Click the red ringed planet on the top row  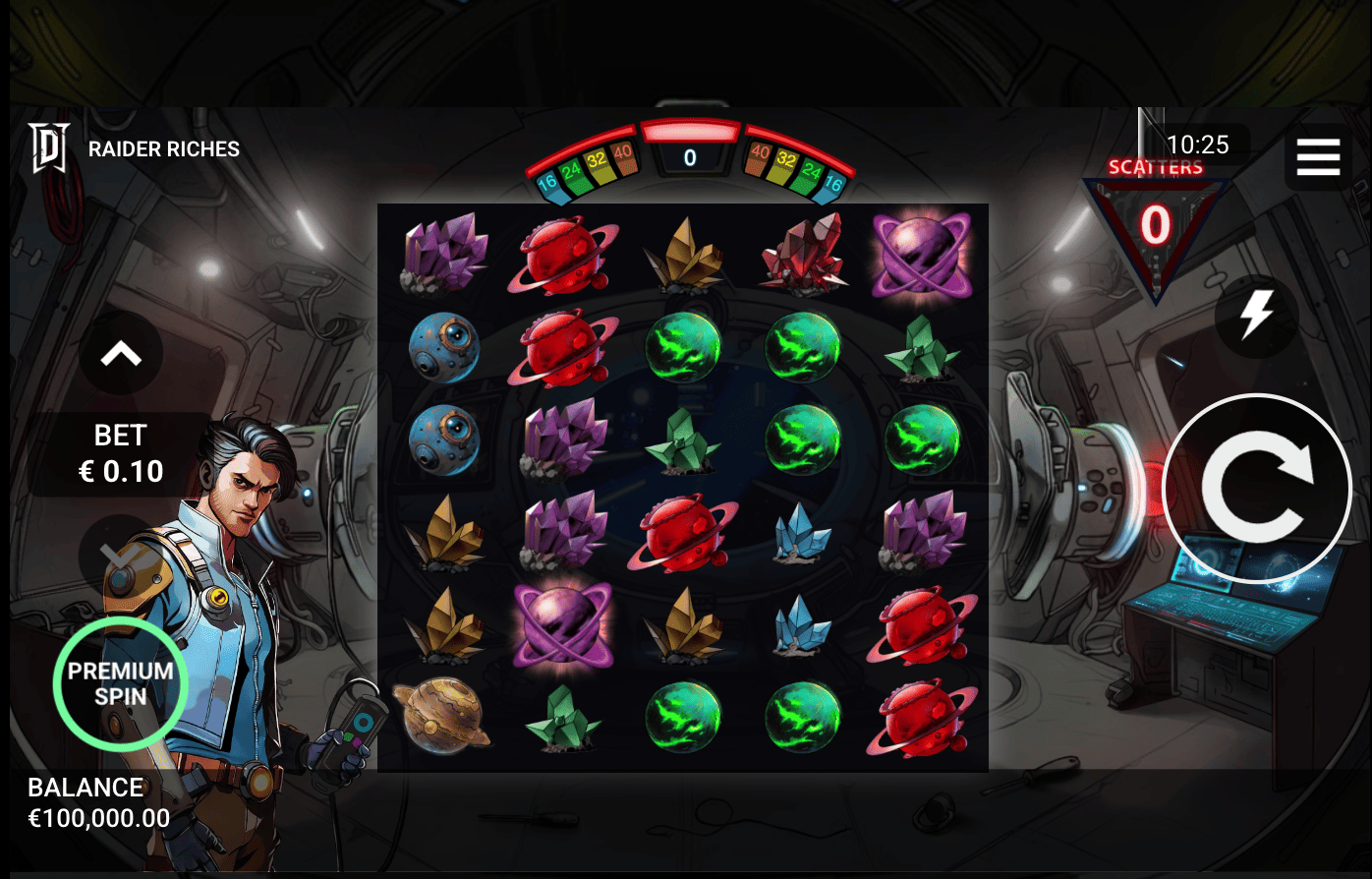[x=563, y=254]
